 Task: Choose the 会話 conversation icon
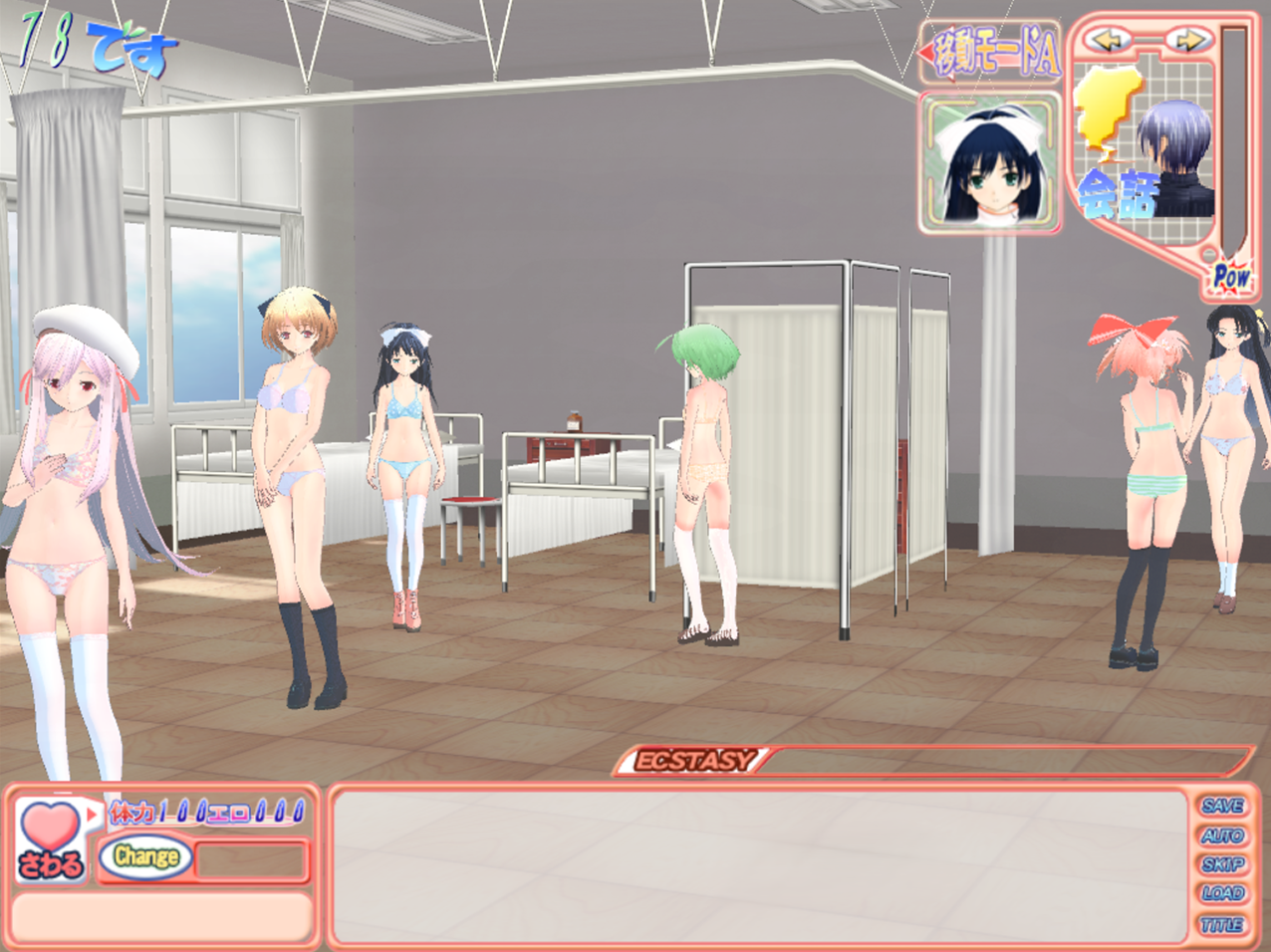point(1118,194)
